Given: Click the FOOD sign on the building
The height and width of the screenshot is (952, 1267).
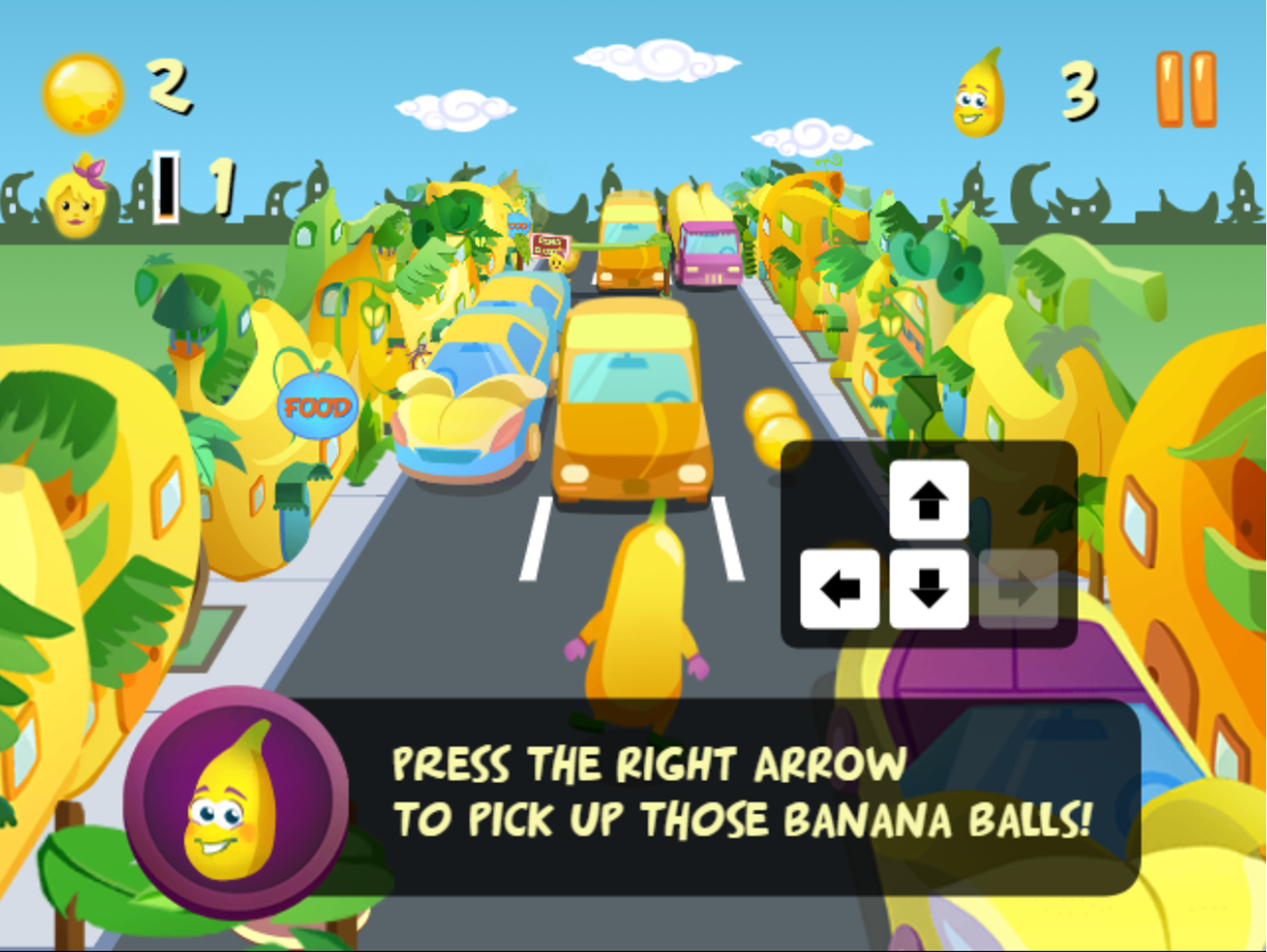Looking at the screenshot, I should pos(317,405).
